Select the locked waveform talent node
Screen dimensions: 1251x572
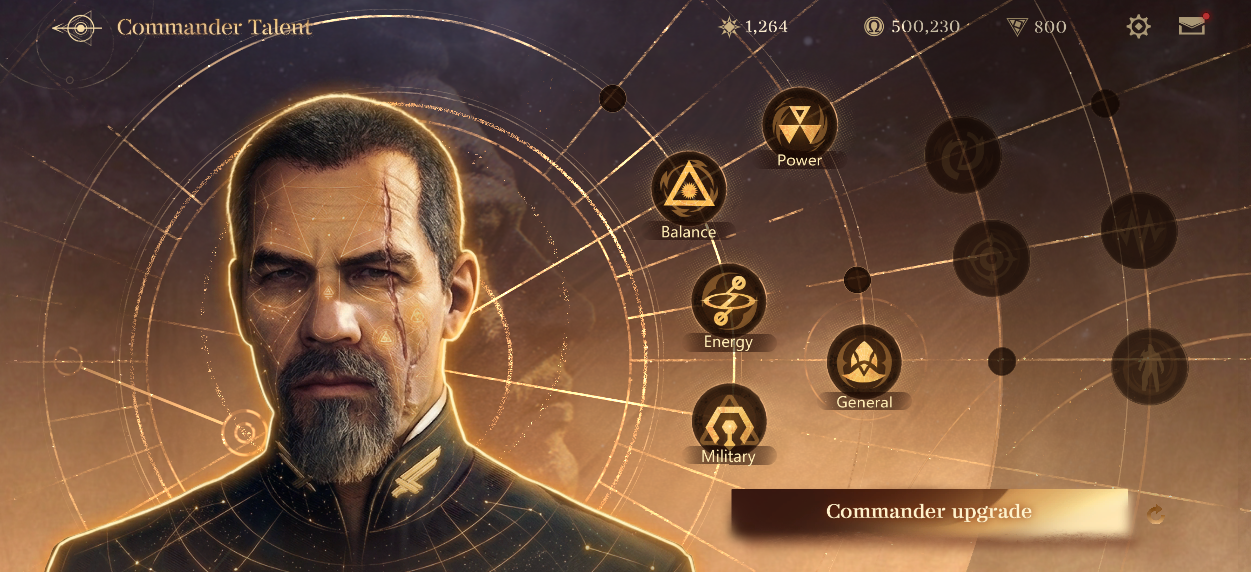(1138, 230)
